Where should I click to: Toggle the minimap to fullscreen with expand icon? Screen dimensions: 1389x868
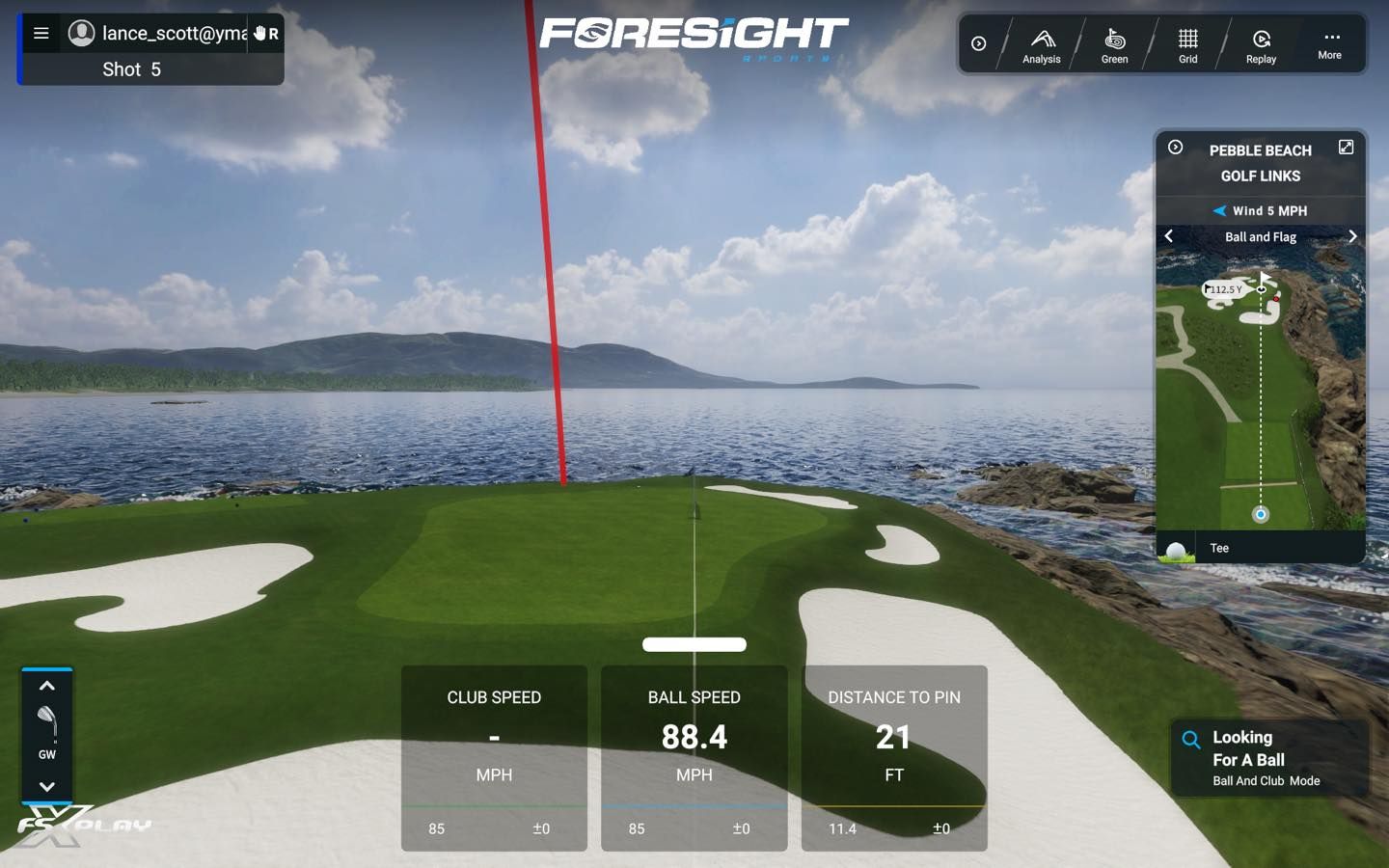coord(1347,147)
